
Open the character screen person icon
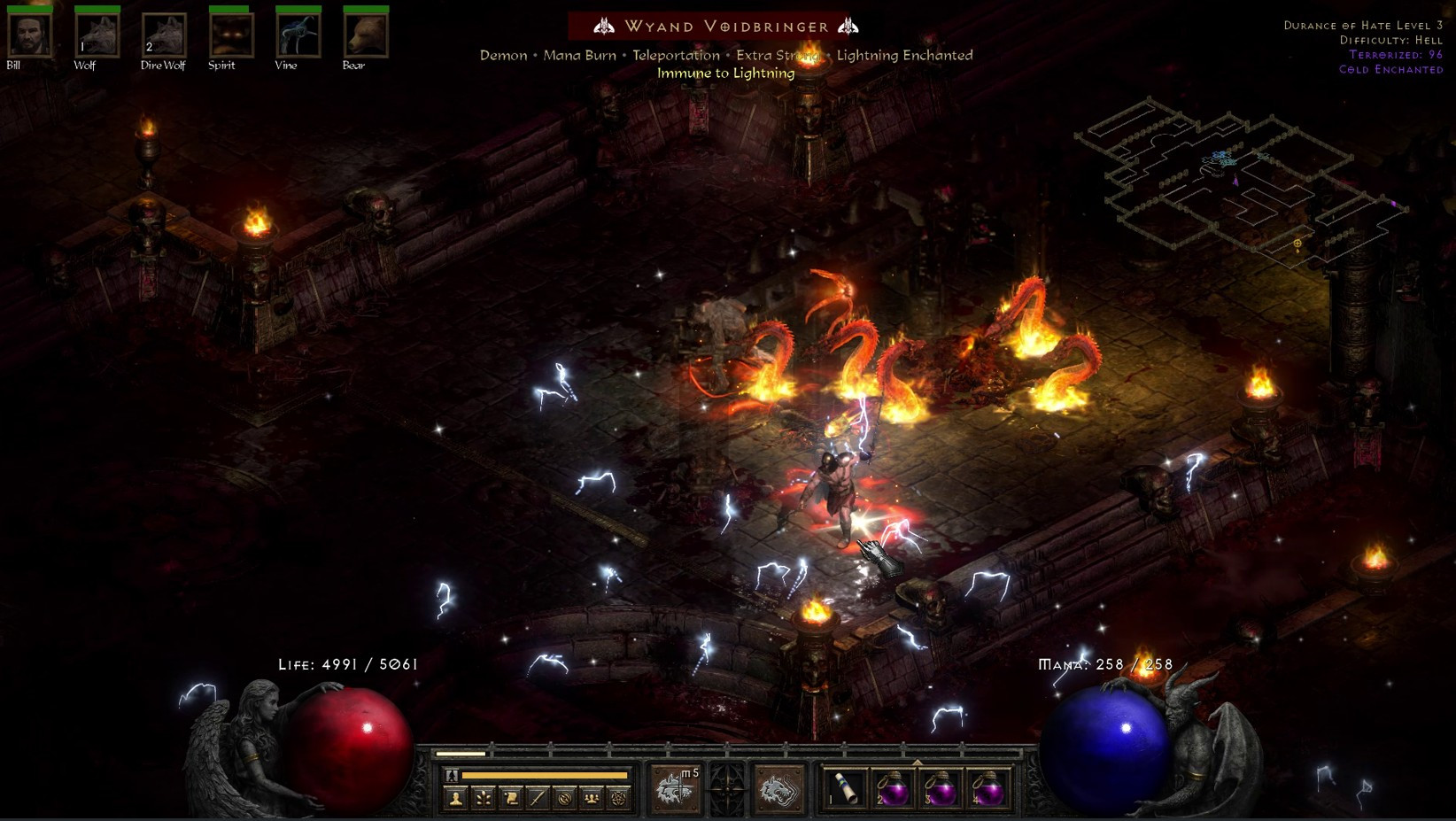[455, 798]
